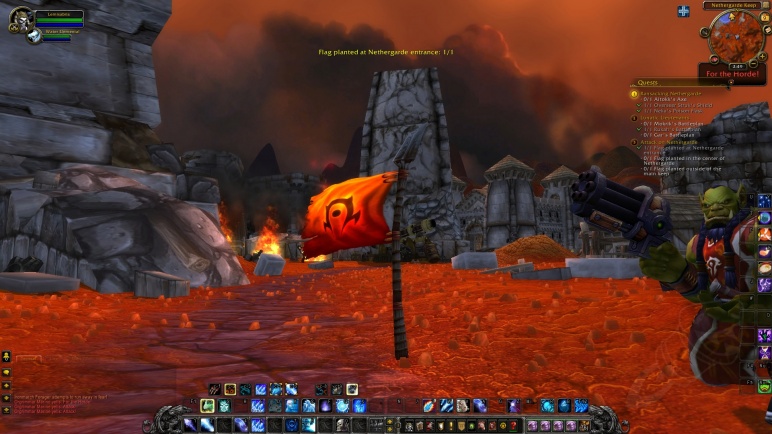The width and height of the screenshot is (772, 434).
Task: Click the blue cross icon near minimap
Action: (x=683, y=11)
